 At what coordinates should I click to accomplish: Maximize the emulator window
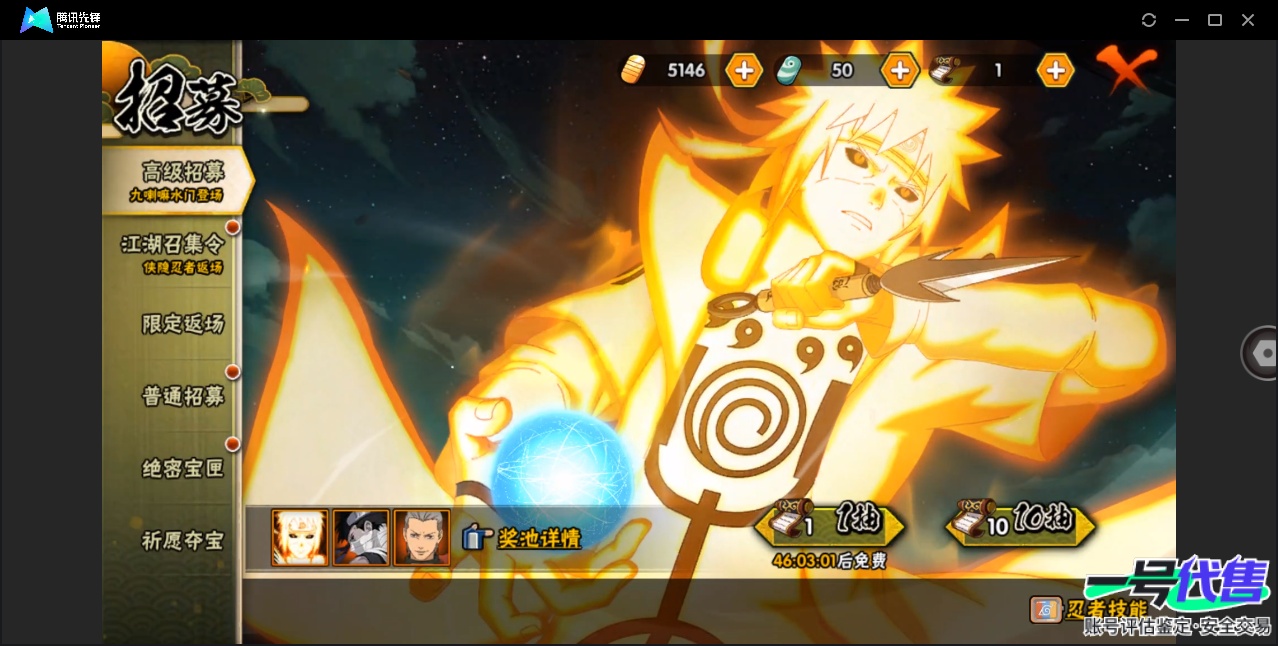(1215, 20)
